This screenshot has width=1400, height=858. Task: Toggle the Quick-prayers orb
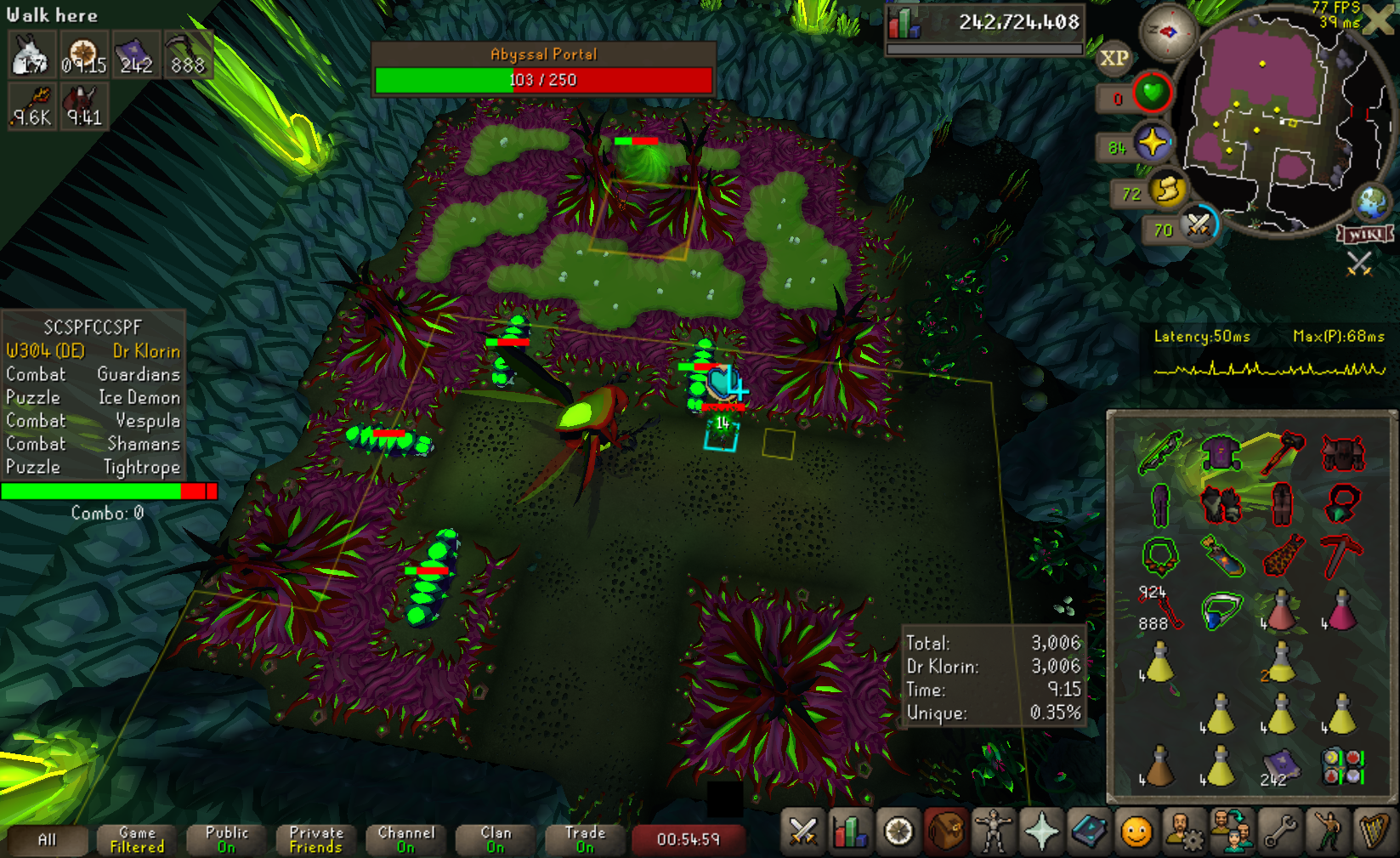(1153, 143)
